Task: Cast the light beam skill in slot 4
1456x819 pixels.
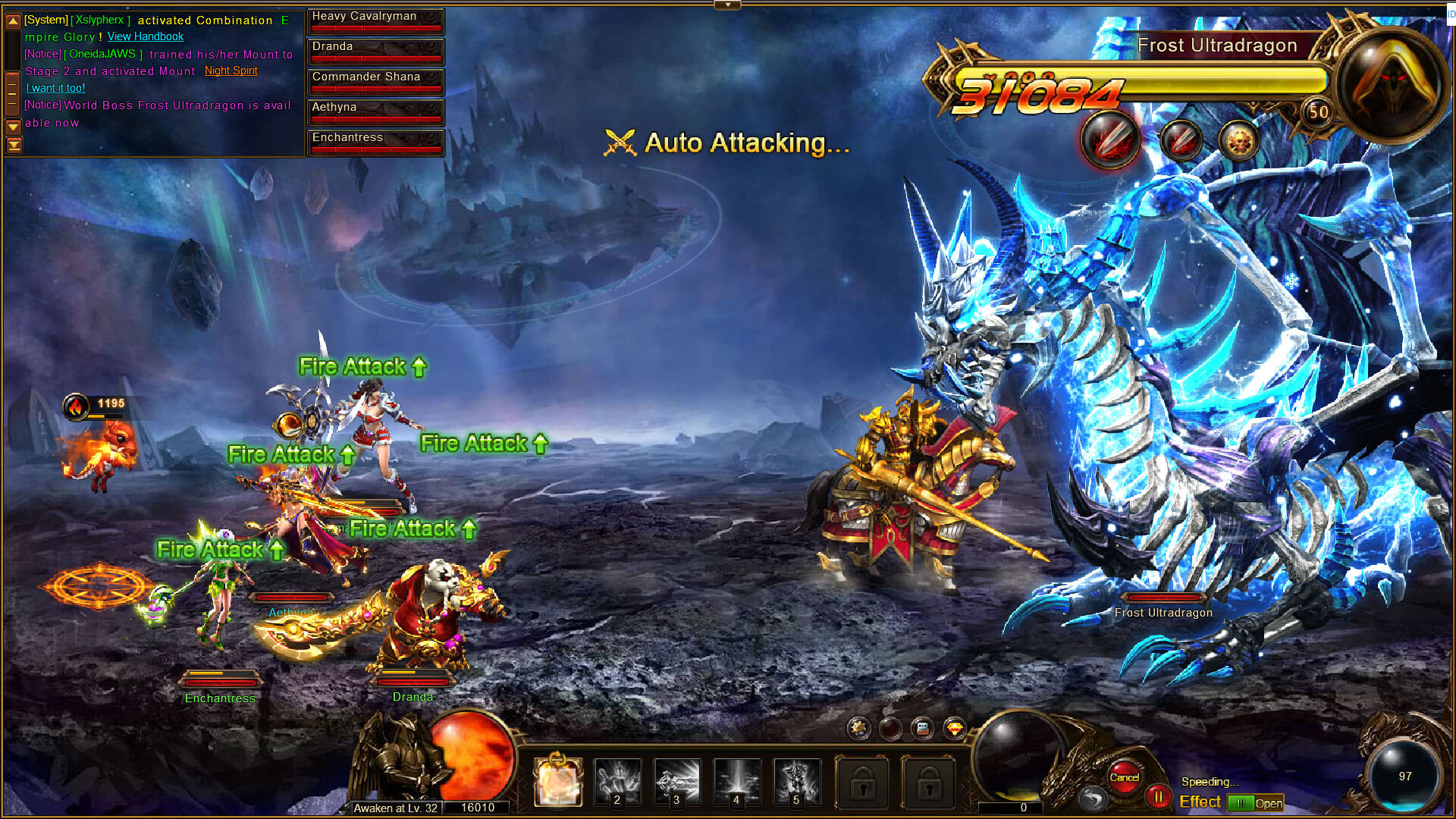Action: coord(736,781)
